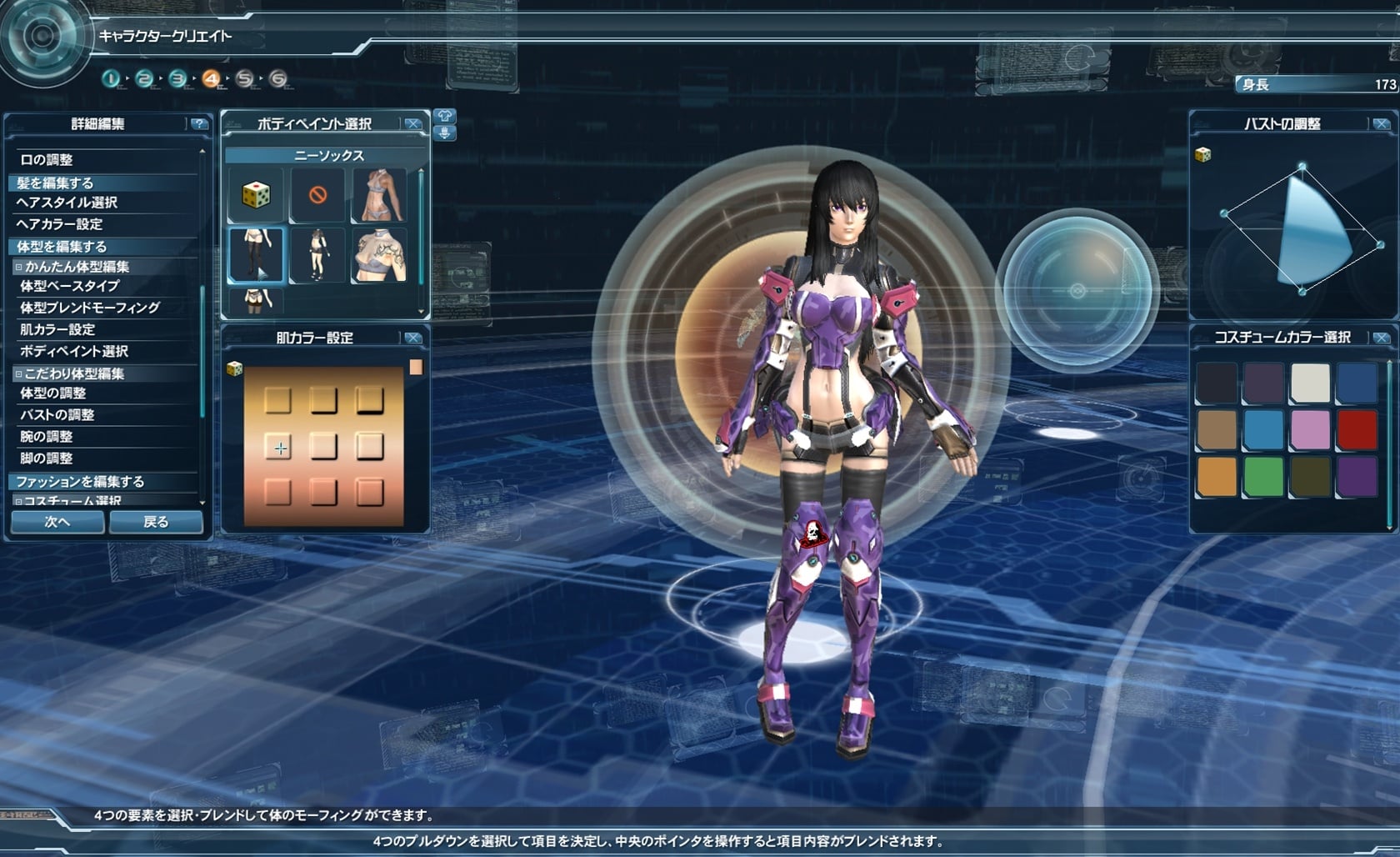Close the バストの調整 panel

1381,123
